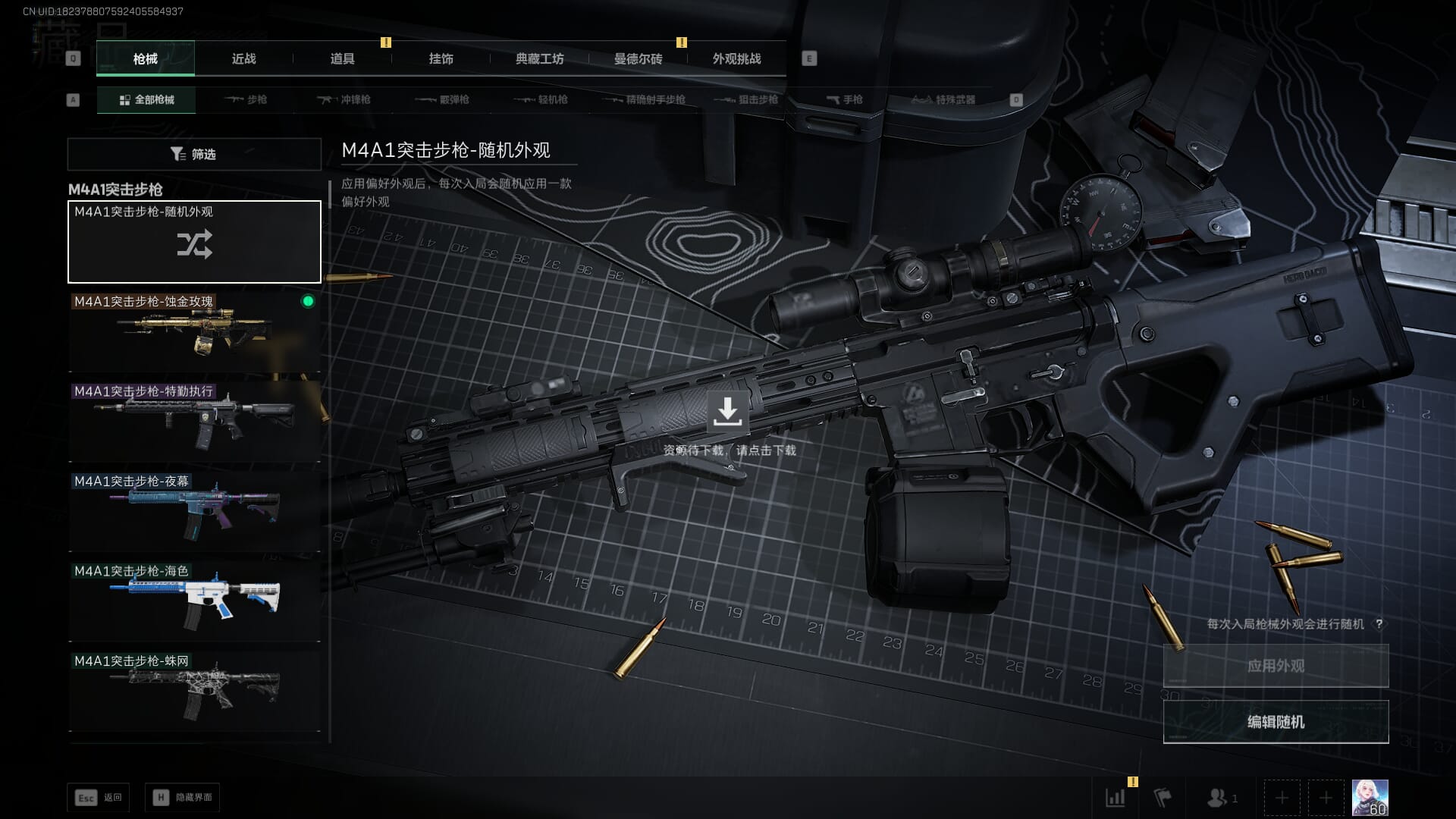The height and width of the screenshot is (819, 1456).
Task: Open the player avatar profile
Action: point(1370,798)
